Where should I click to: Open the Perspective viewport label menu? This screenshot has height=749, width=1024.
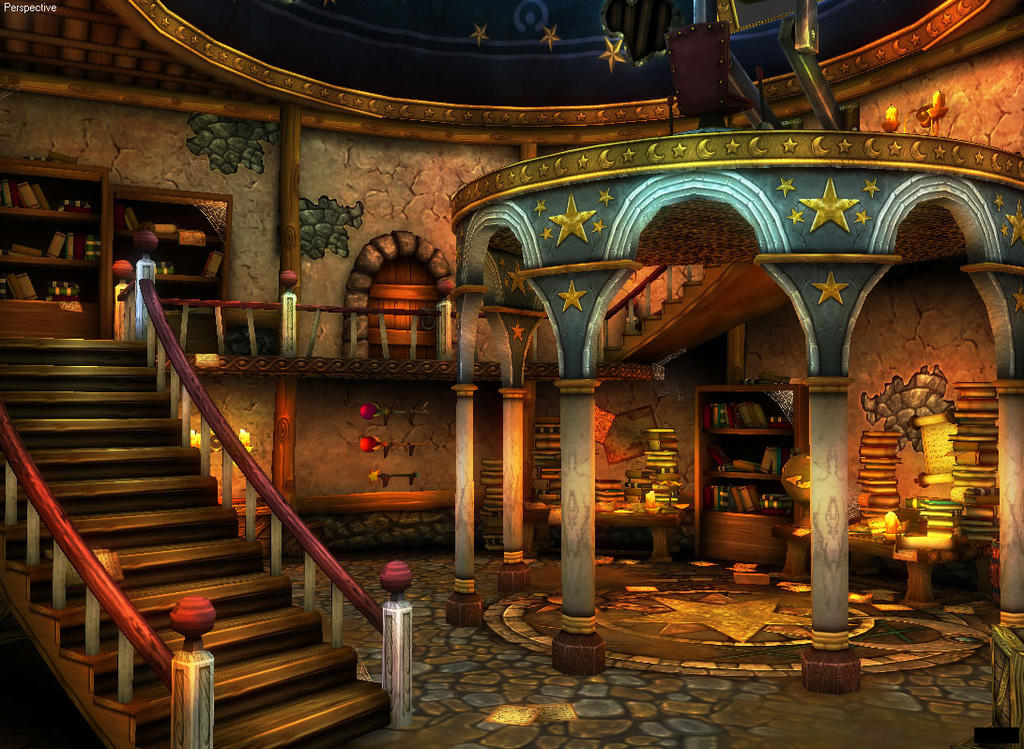tap(30, 8)
